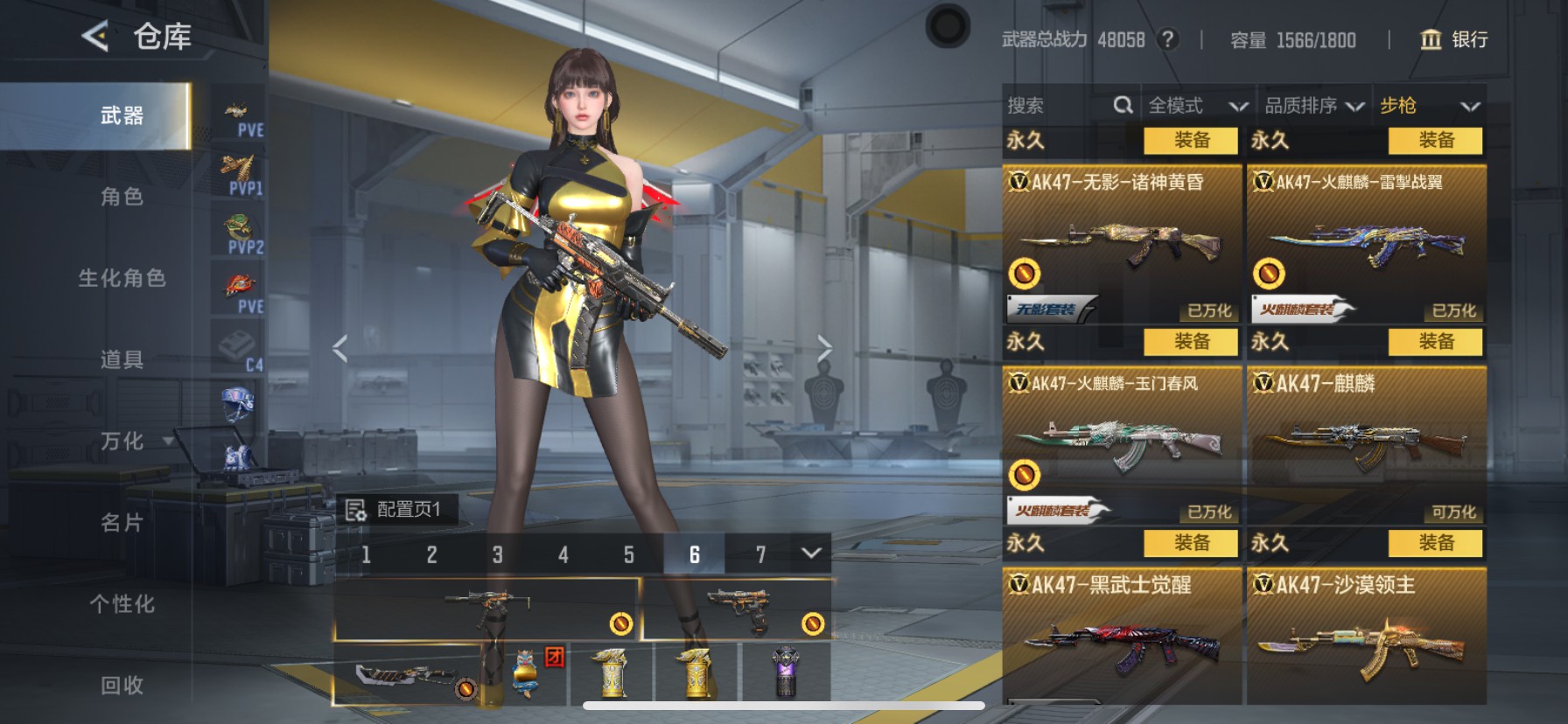Select the AK47-无影-诸神黄昏 weapon card
The width and height of the screenshot is (1568, 724).
[x=1122, y=243]
